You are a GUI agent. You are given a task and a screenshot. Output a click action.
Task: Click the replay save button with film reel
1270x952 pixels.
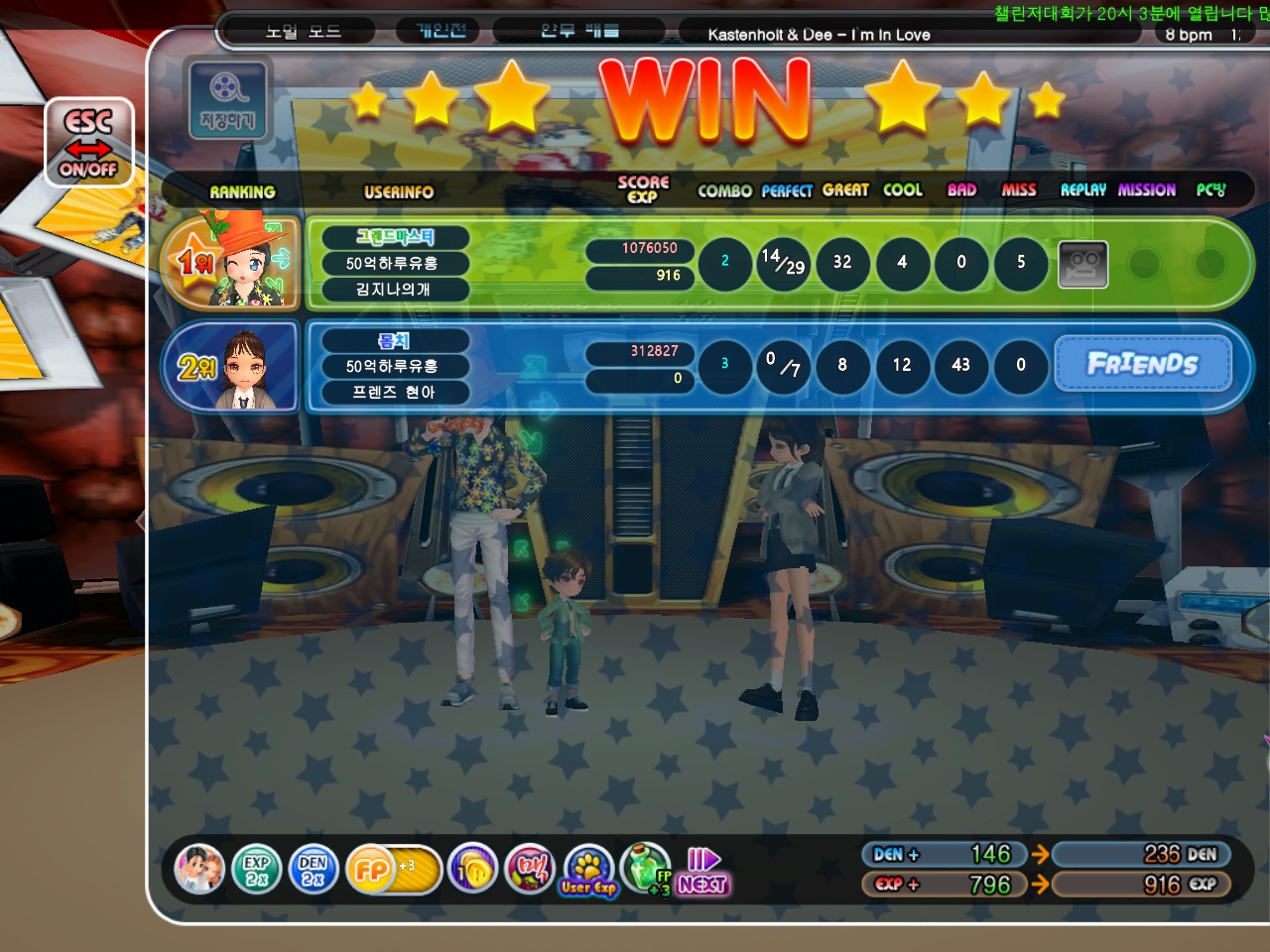226,99
